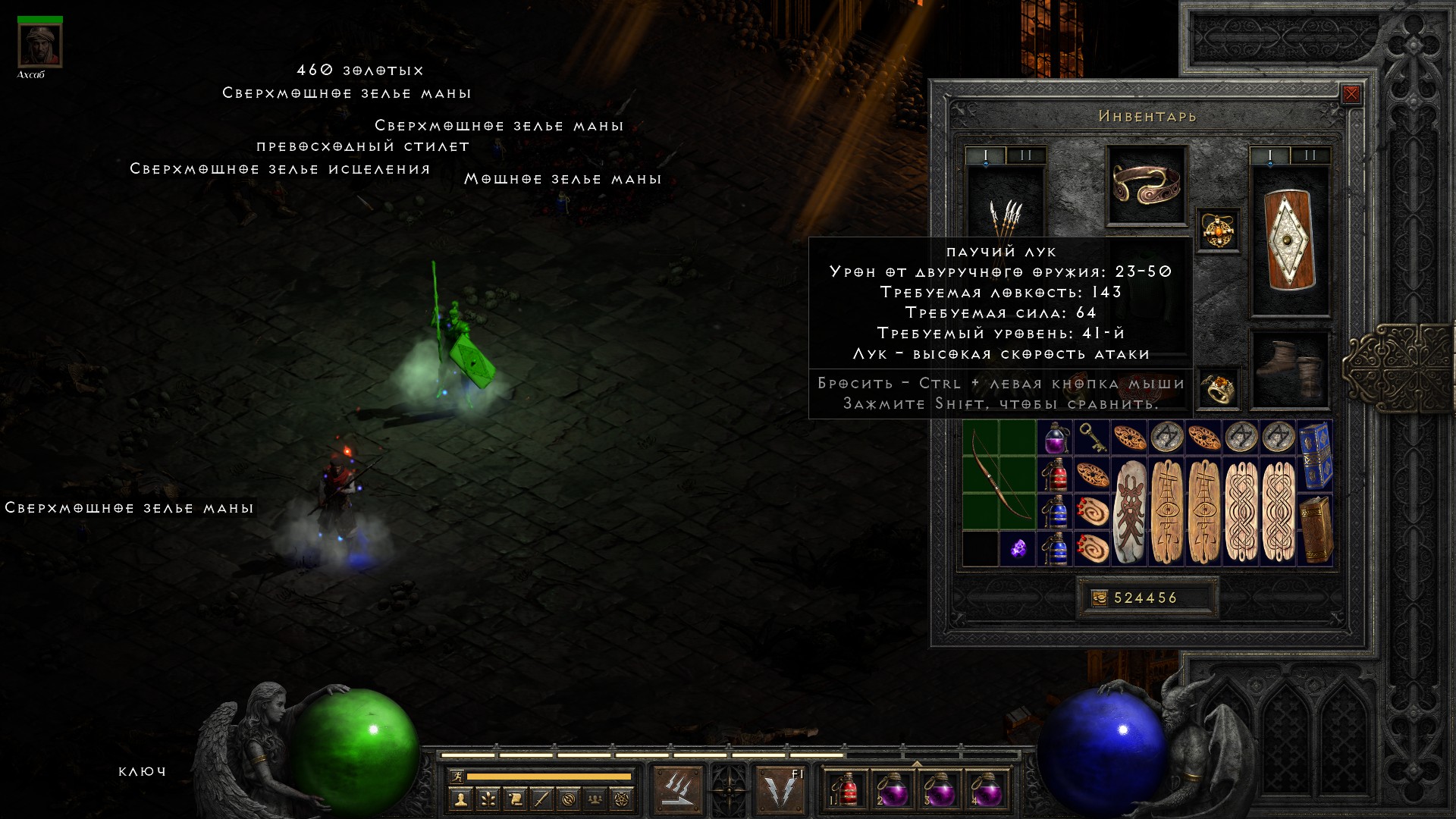Image resolution: width=1456 pixels, height=819 pixels.
Task: Open the quest log scroll button
Action: pyautogui.click(x=514, y=799)
